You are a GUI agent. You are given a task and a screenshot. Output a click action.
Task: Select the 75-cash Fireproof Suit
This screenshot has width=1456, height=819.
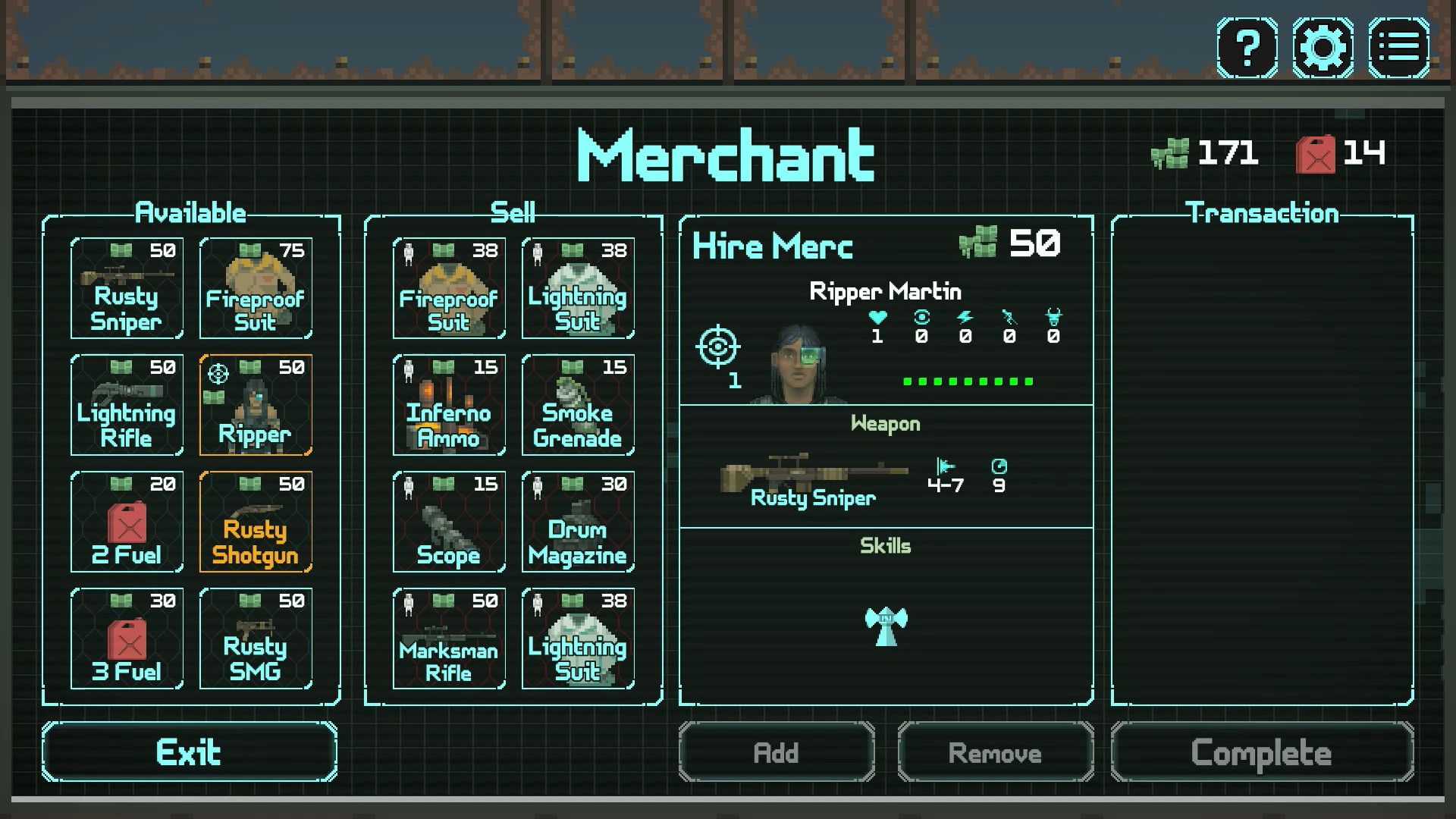[256, 288]
